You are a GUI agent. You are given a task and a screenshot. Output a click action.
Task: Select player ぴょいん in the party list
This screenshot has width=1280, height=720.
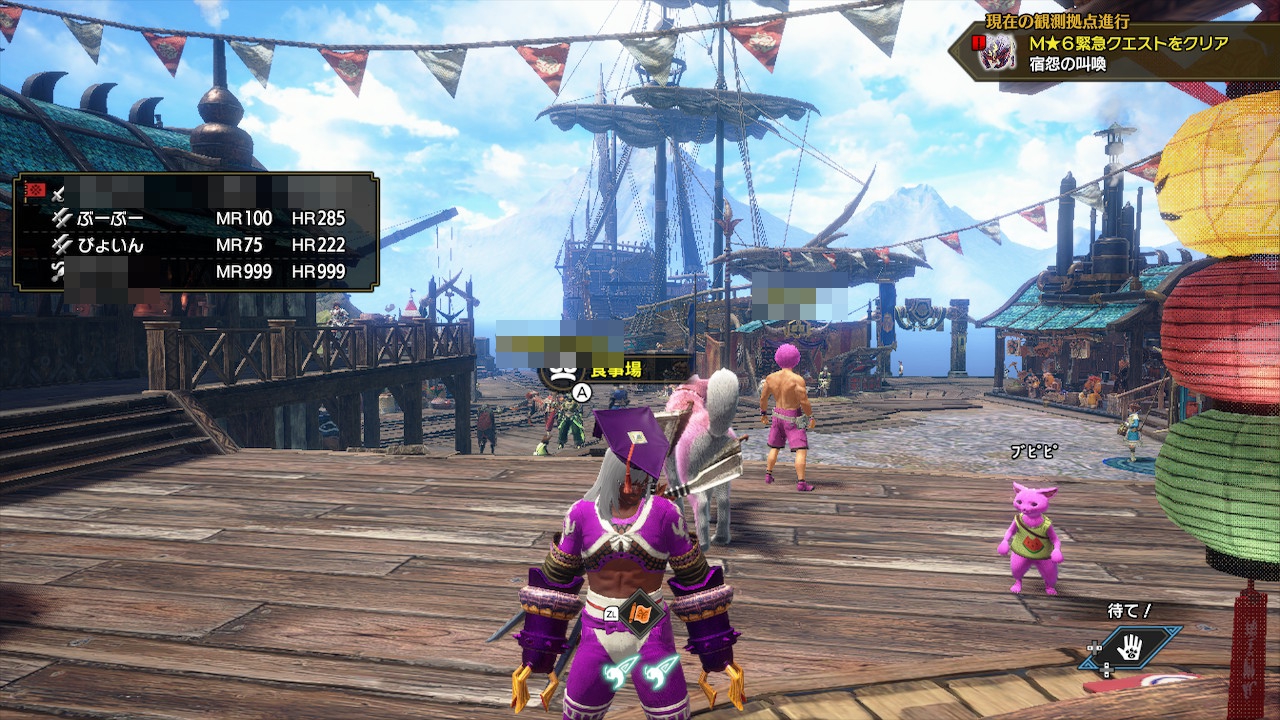(110, 245)
